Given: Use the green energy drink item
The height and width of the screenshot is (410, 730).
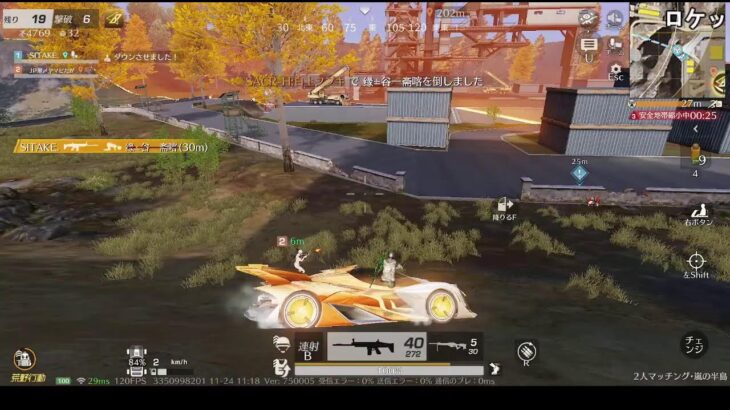Looking at the screenshot, I should coord(697,162).
